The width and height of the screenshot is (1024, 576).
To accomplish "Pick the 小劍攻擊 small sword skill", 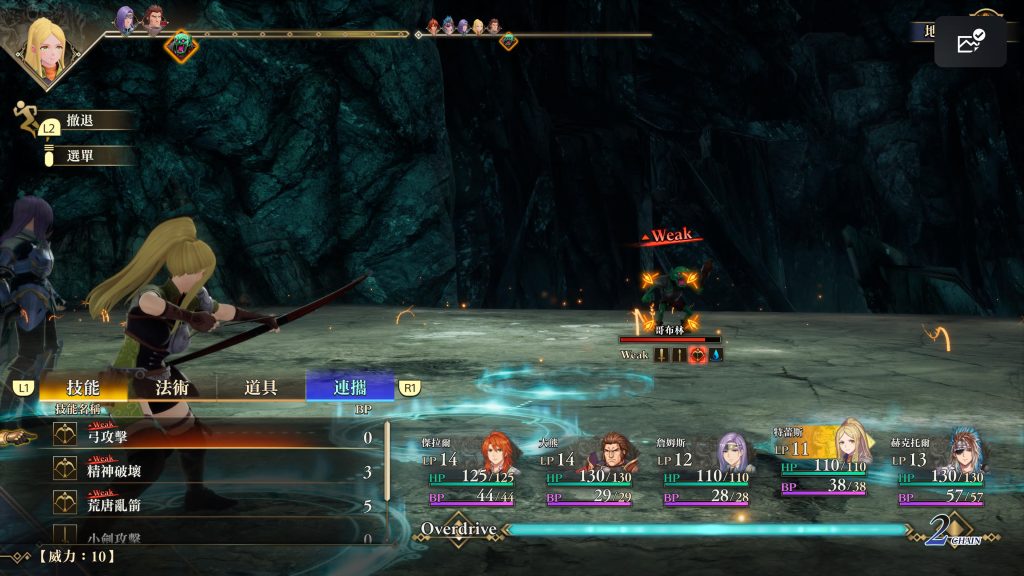I will 200,537.
